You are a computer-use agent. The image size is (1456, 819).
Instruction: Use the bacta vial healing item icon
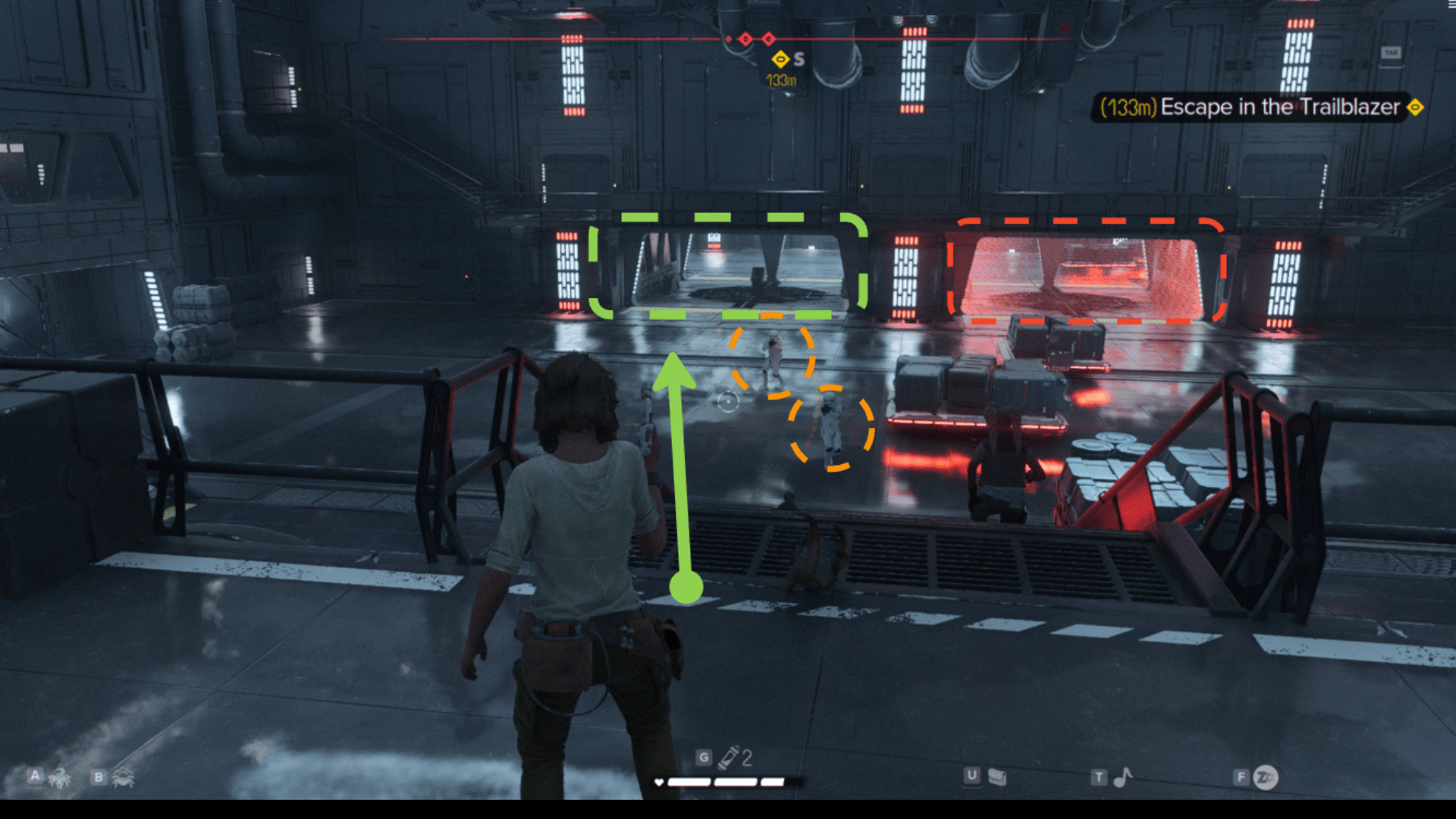coord(729,757)
